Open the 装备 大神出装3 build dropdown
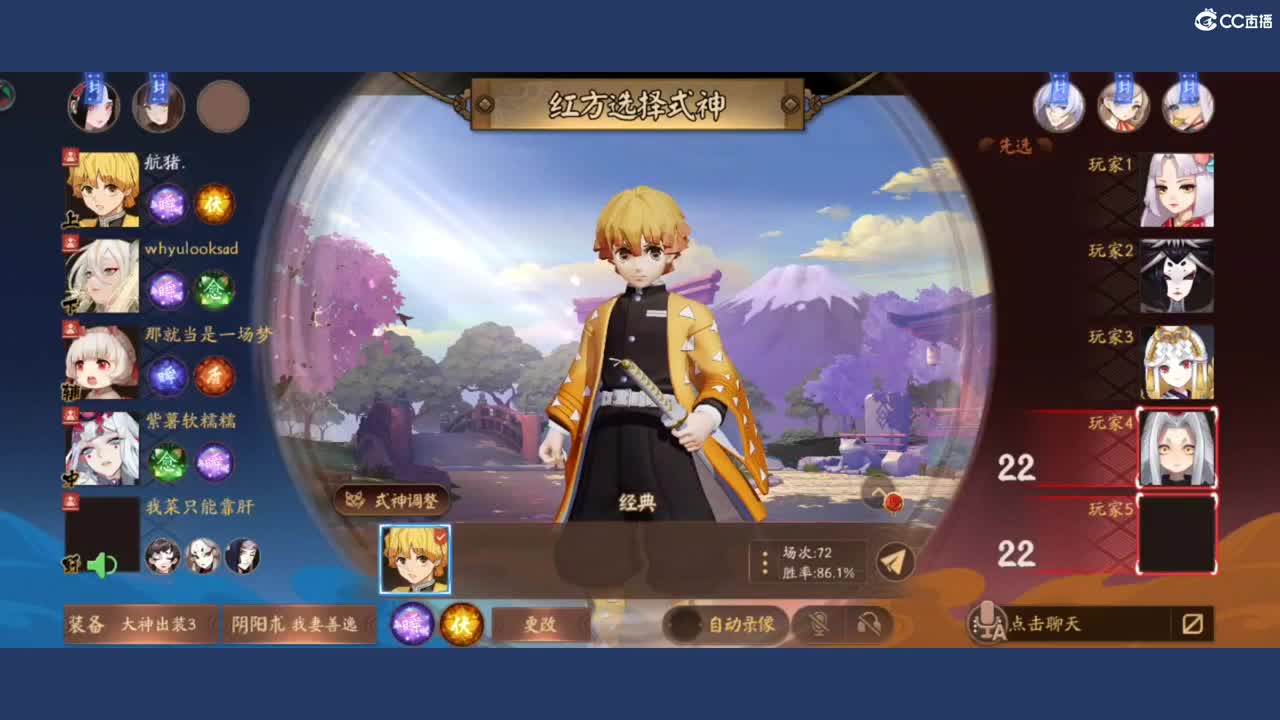The width and height of the screenshot is (1280, 720). [x=140, y=622]
